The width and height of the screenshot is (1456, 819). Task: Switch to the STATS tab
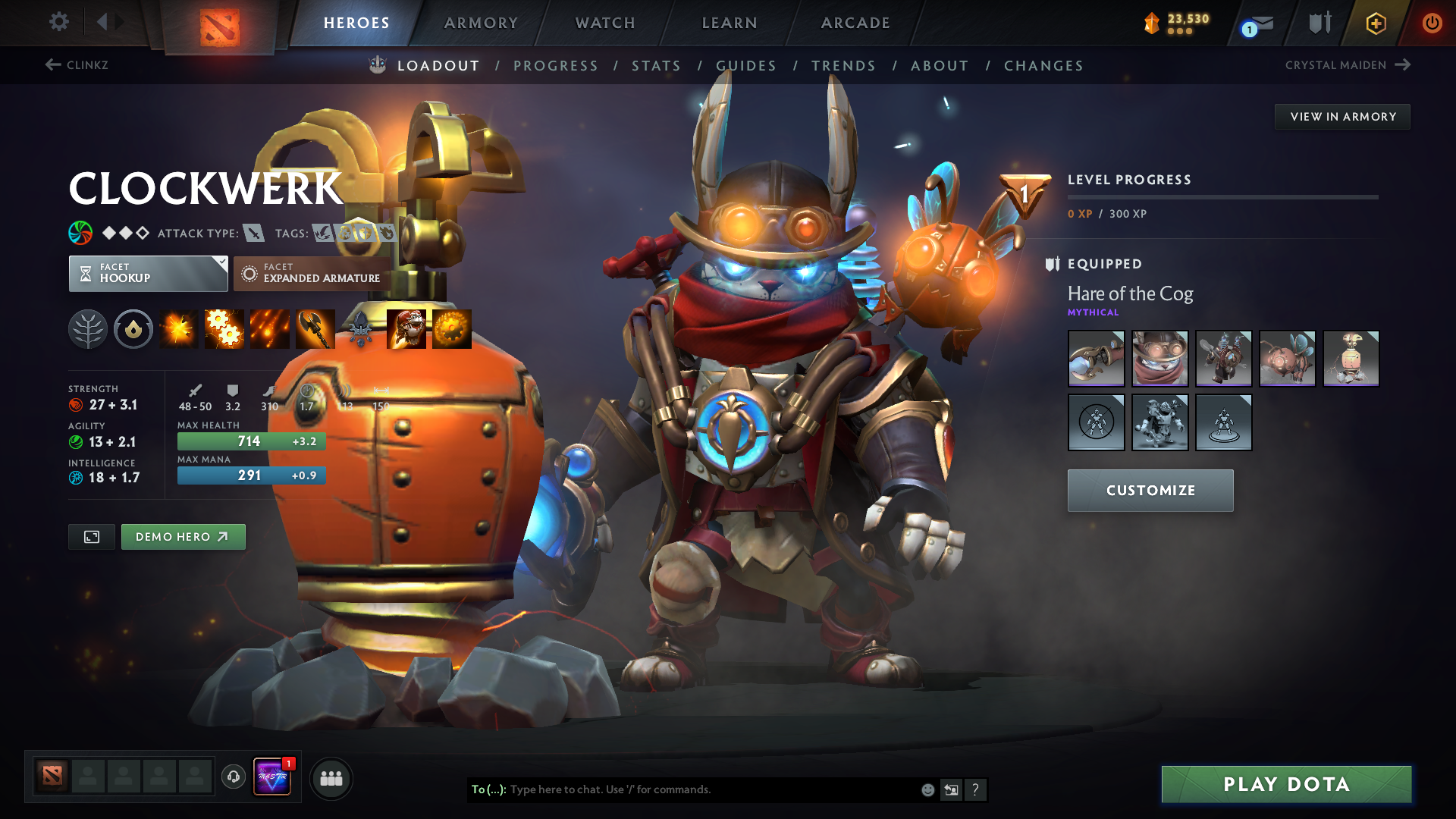click(x=657, y=66)
